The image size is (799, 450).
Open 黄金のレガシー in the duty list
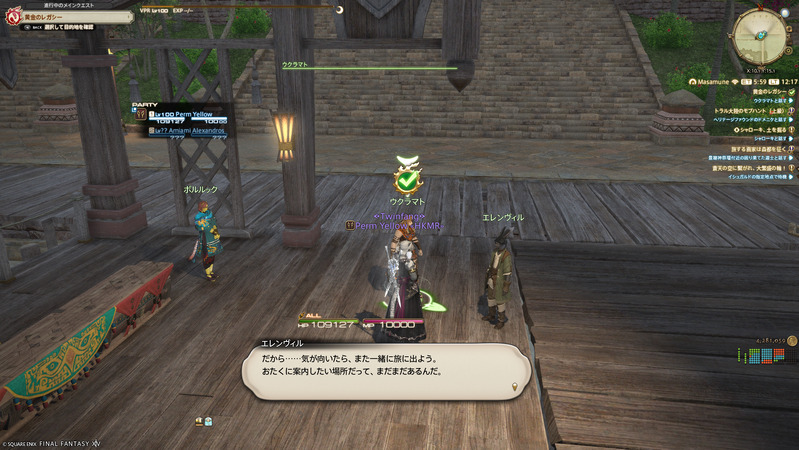tap(742, 91)
